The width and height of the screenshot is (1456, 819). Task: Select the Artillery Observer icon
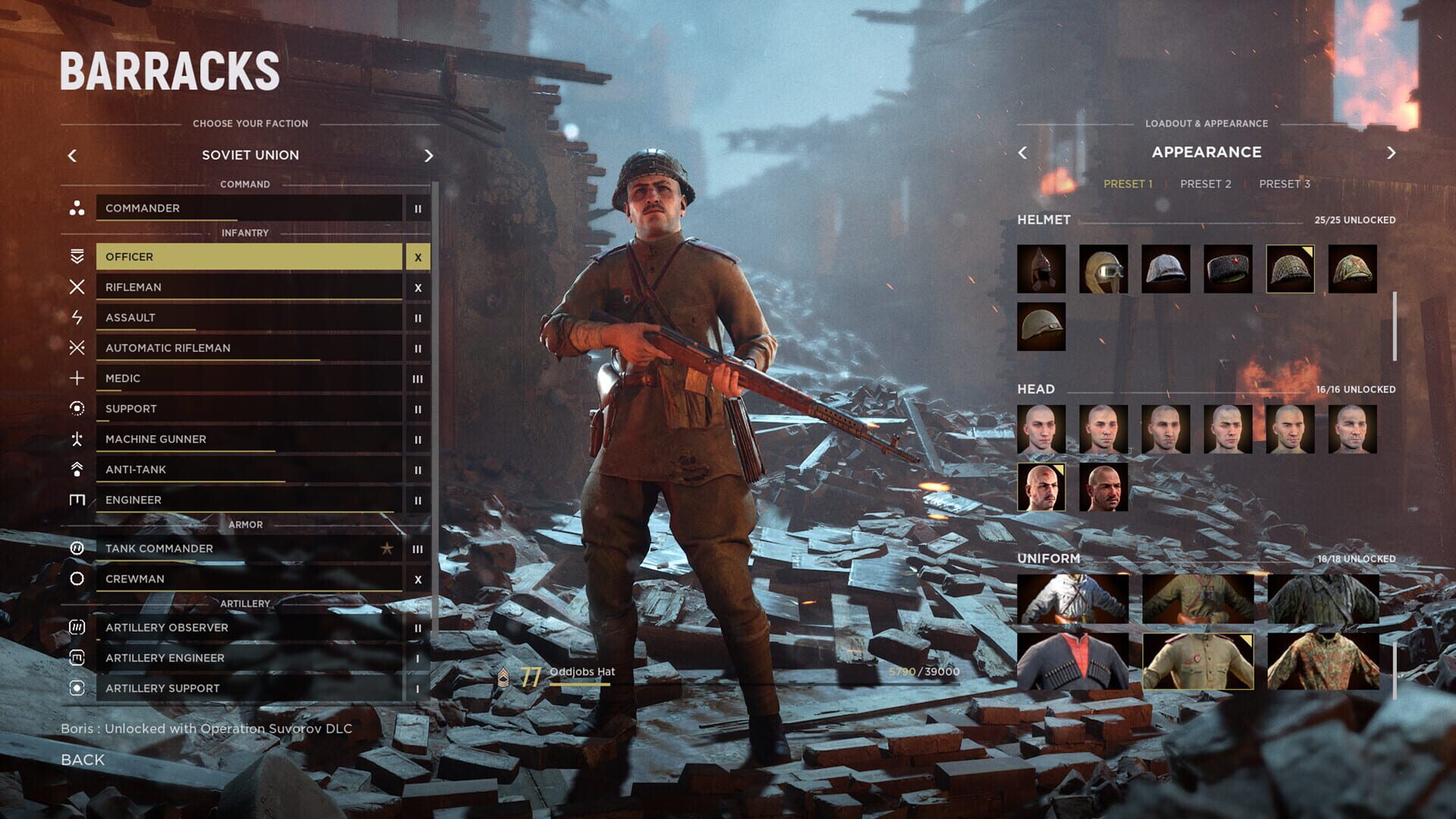click(76, 627)
